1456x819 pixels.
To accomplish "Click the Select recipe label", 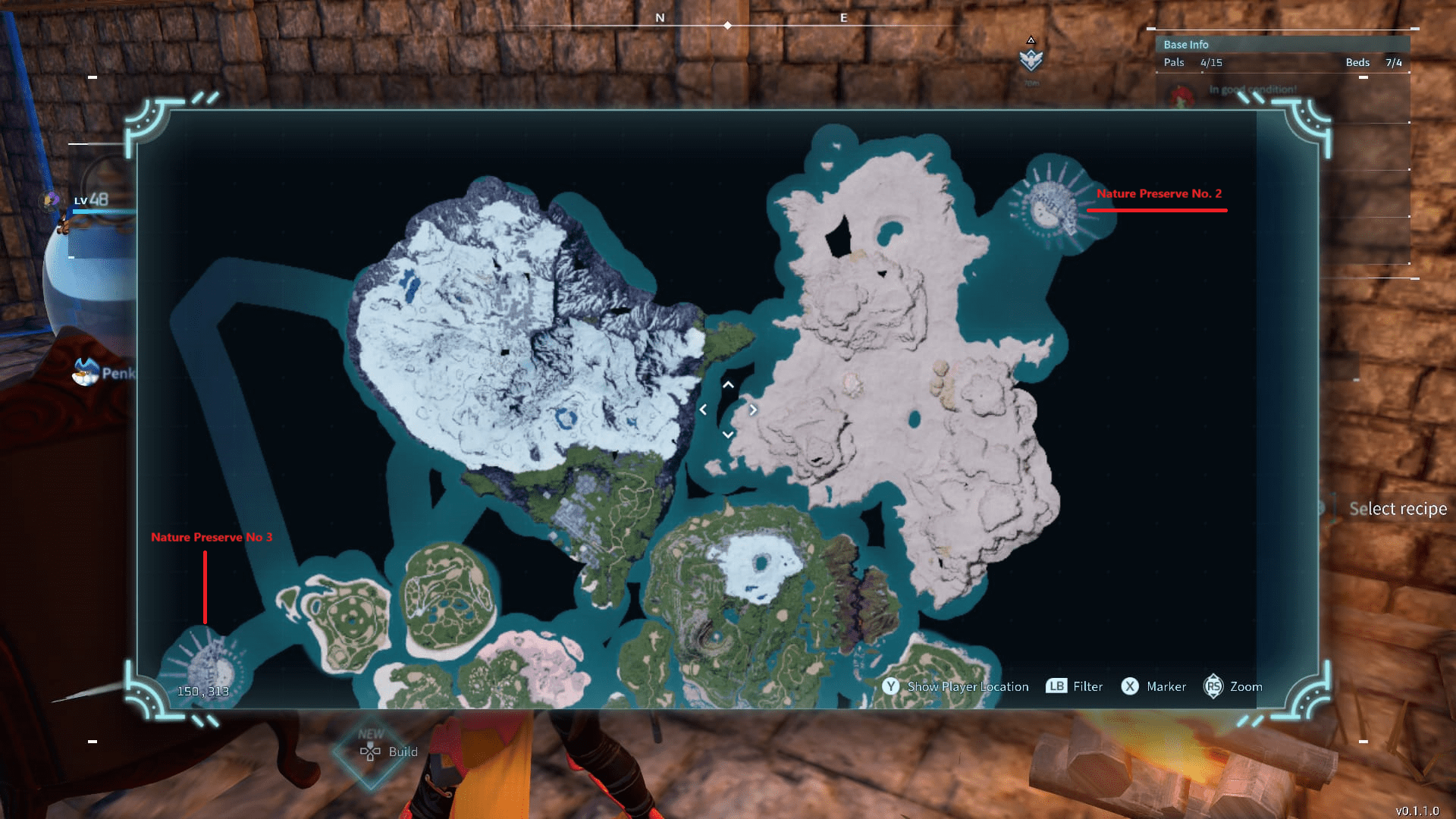I will point(1398,508).
